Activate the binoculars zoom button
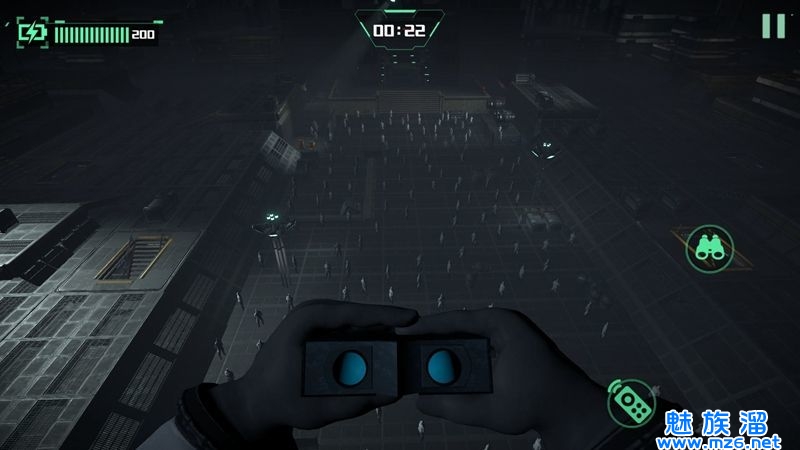This screenshot has height=450, width=800. (x=710, y=247)
